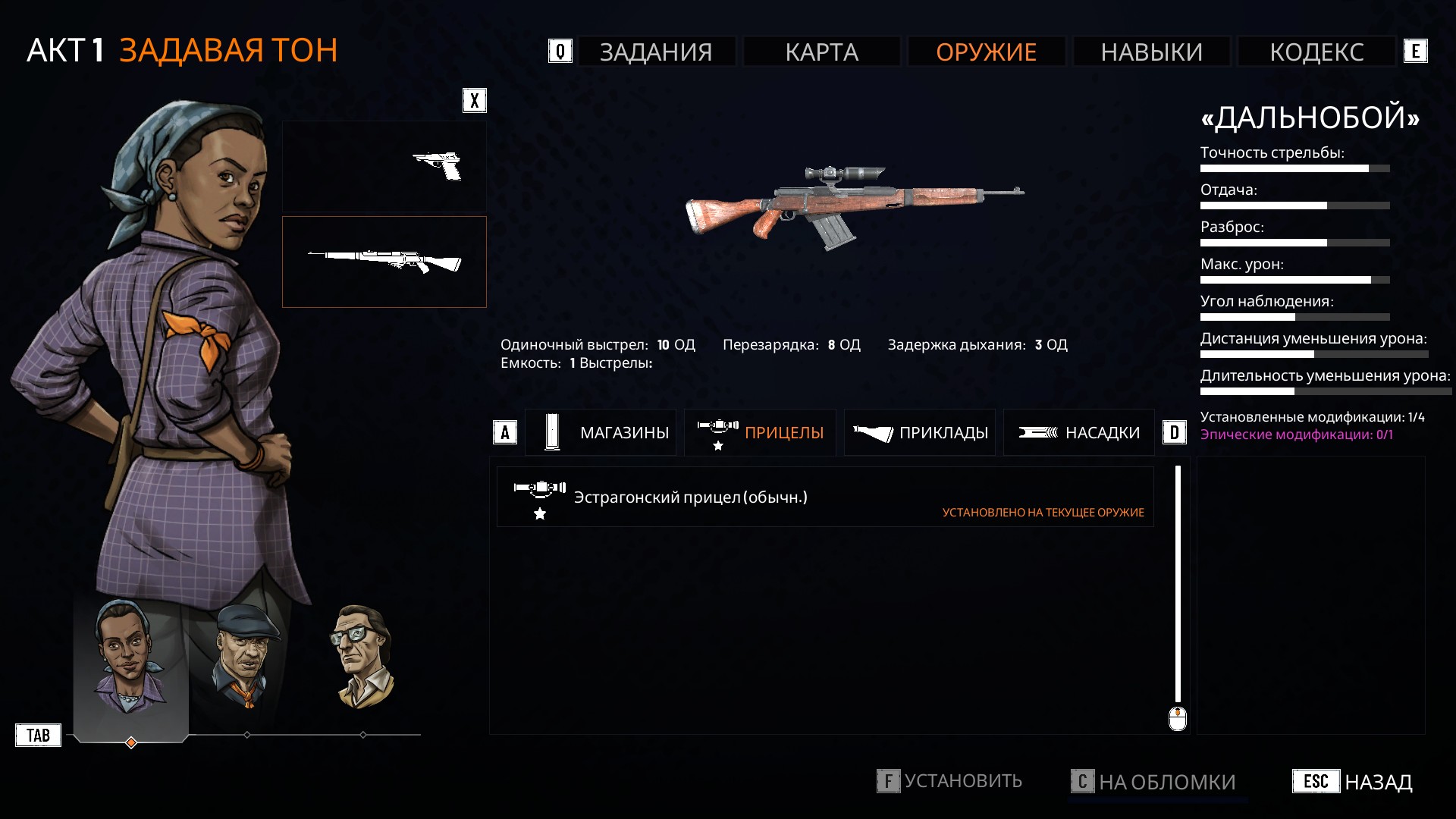Show the НАСАДКИ modification category
Screen dimensions: 1456x819
coord(1079,432)
